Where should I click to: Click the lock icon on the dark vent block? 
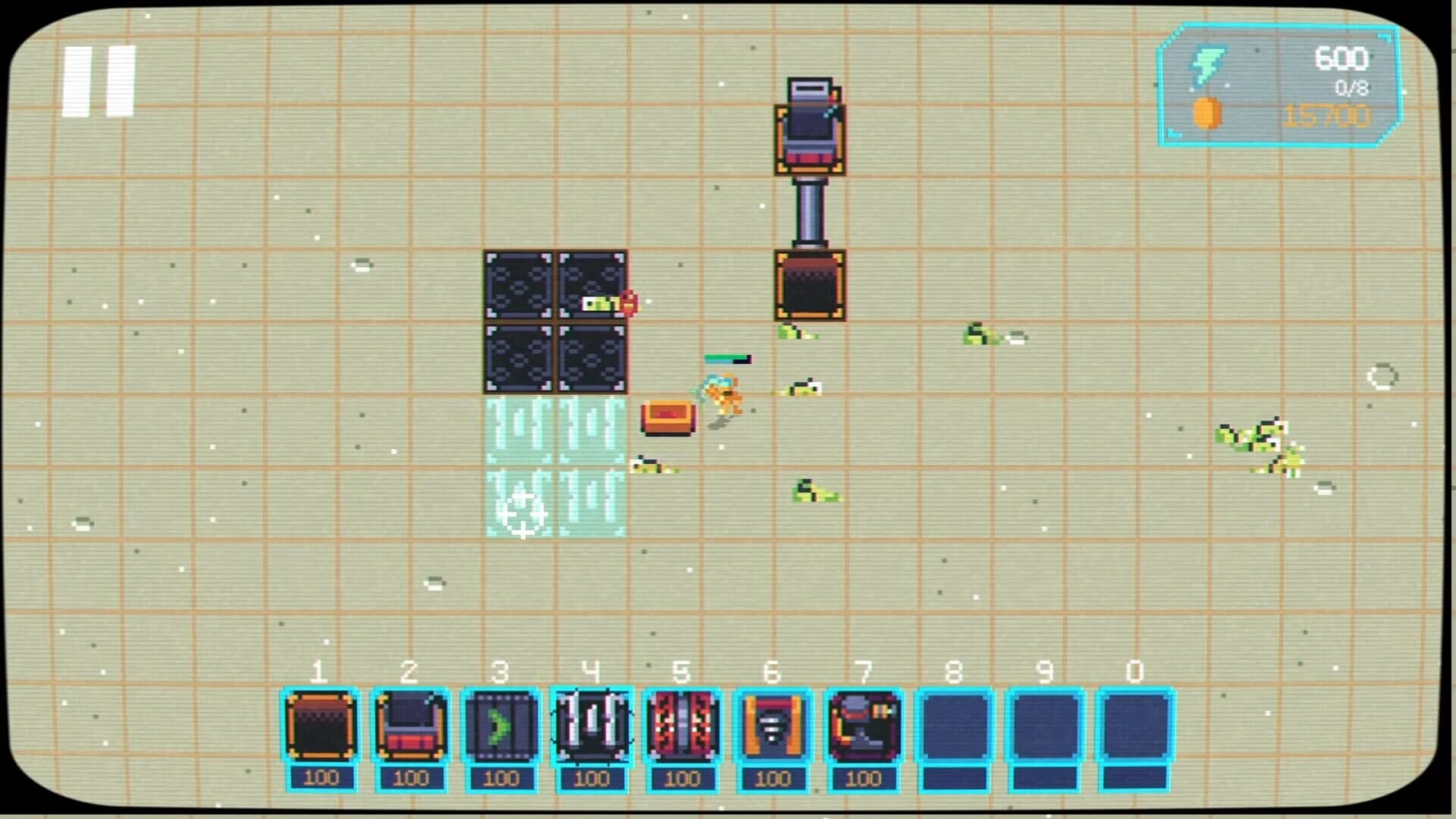pyautogui.click(x=628, y=302)
